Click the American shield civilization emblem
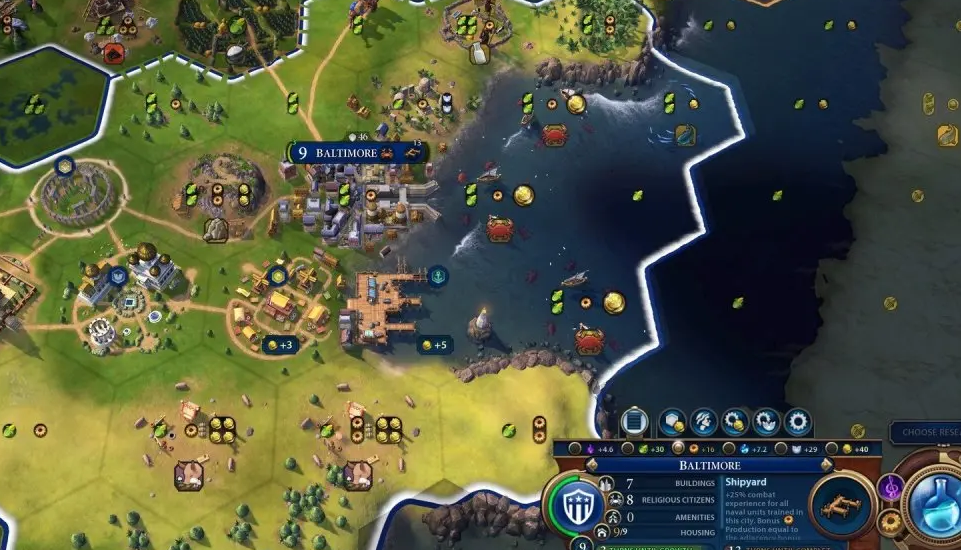 580,504
